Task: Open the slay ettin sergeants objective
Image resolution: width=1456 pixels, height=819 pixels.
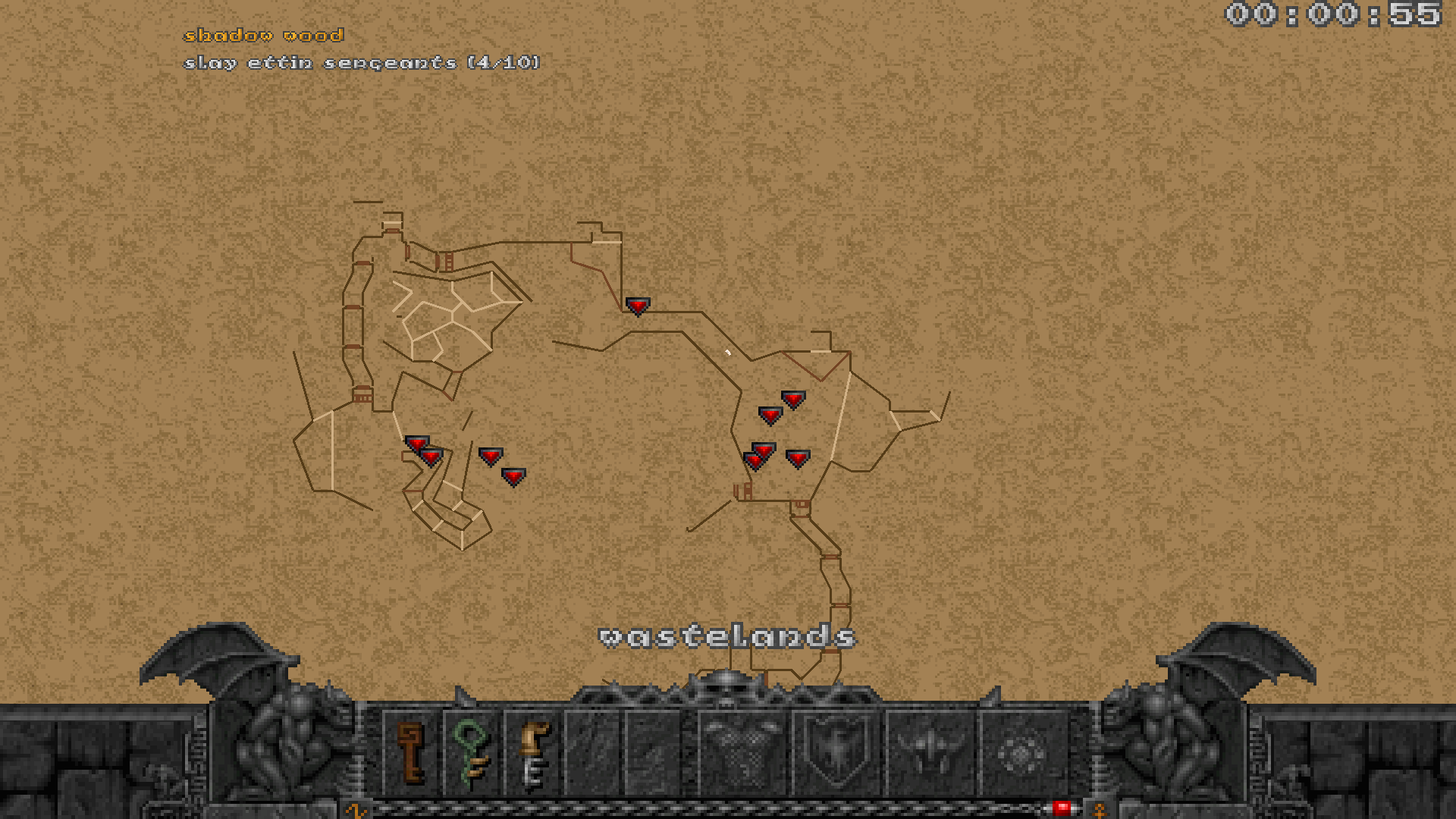Action: click(362, 63)
